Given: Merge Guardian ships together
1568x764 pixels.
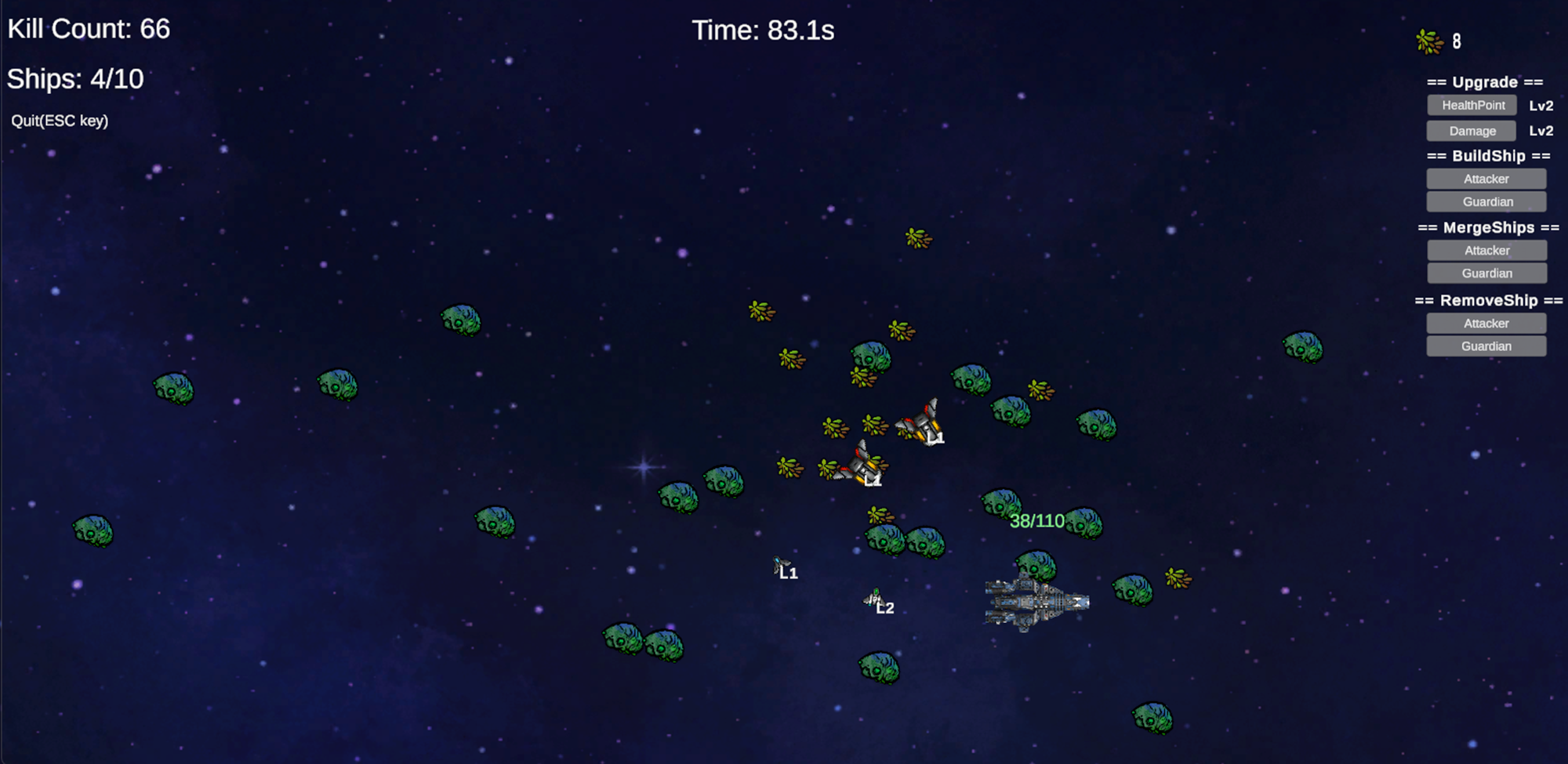Looking at the screenshot, I should tap(1486, 273).
